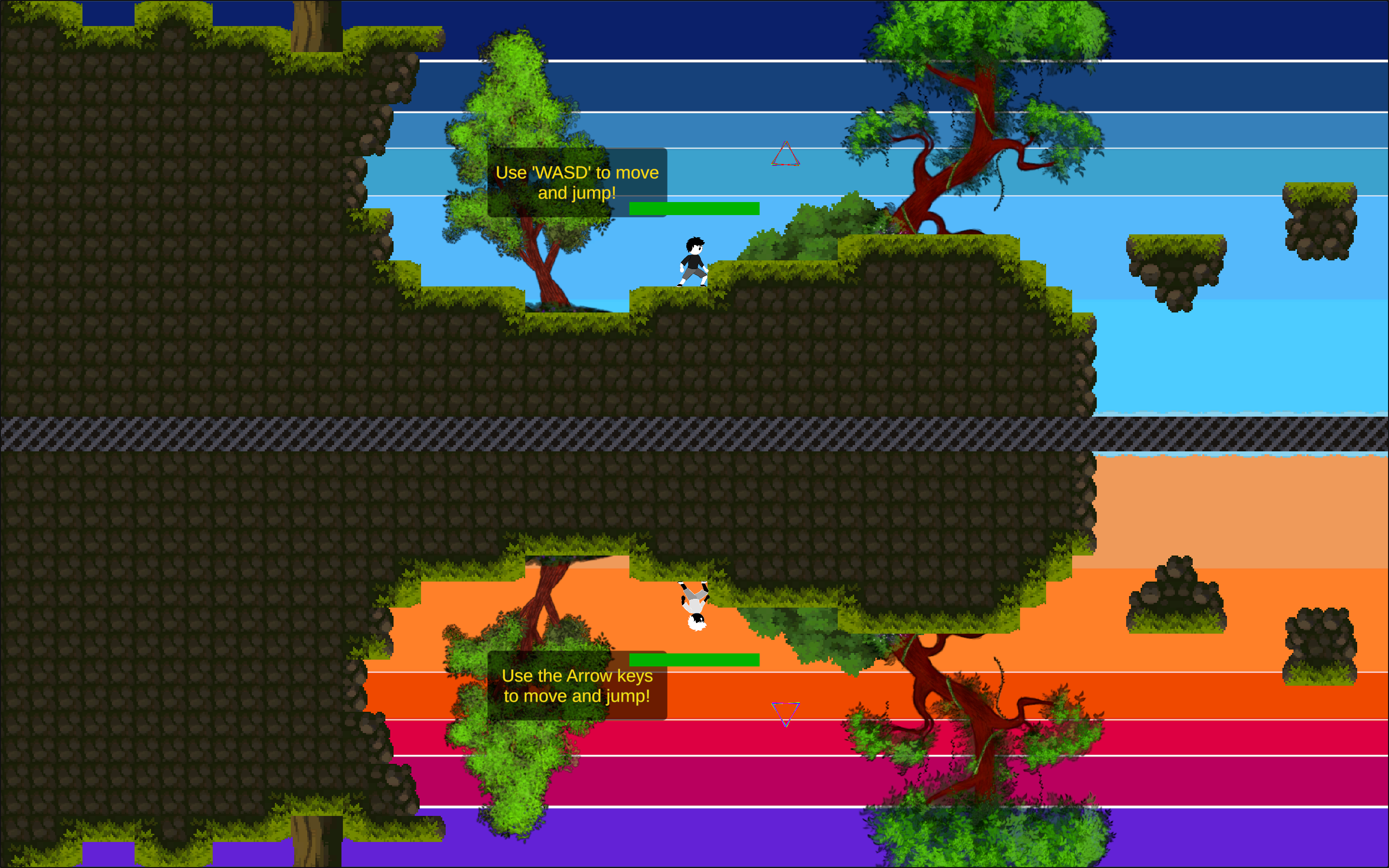
Task: Click the WASD tutorial text box
Action: point(577,183)
